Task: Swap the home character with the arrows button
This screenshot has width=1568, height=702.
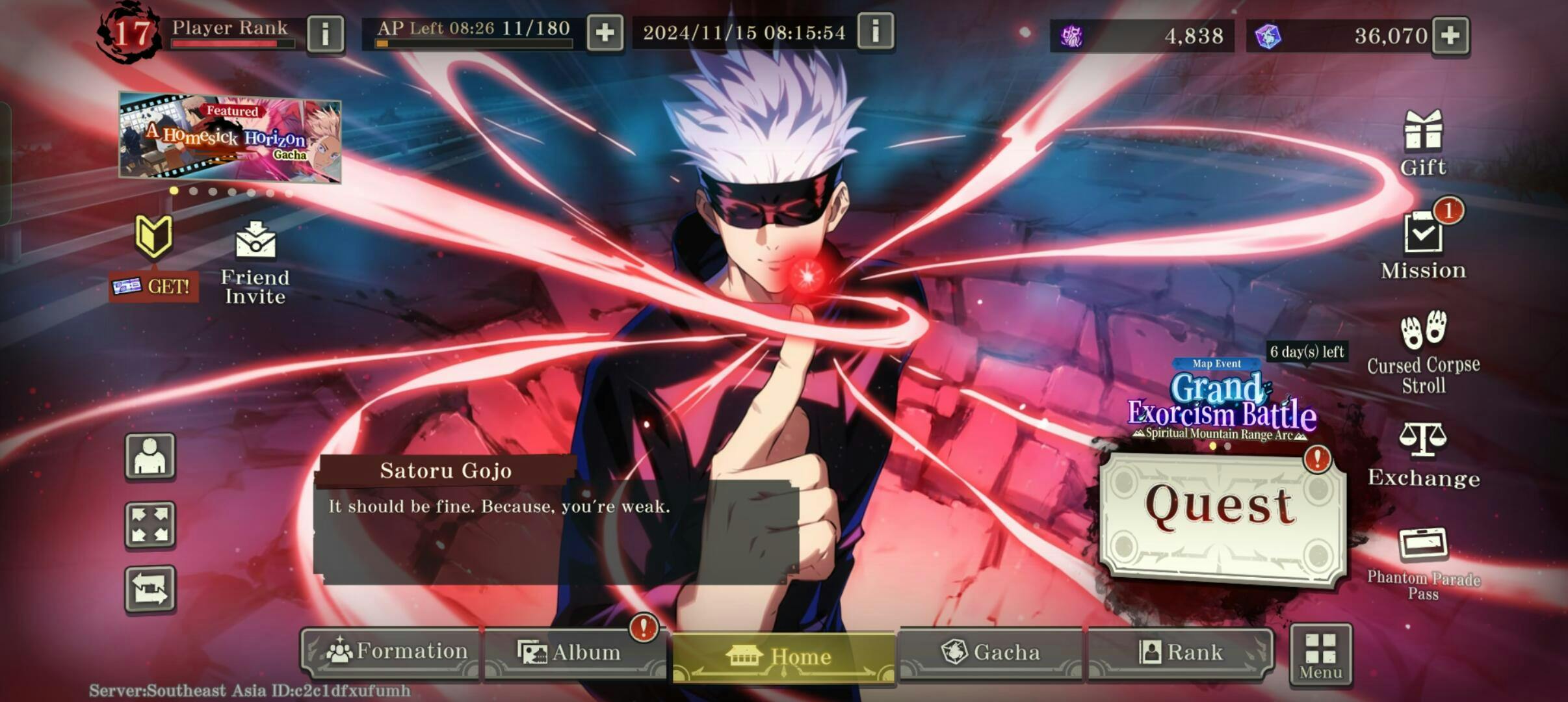Action: pos(150,589)
